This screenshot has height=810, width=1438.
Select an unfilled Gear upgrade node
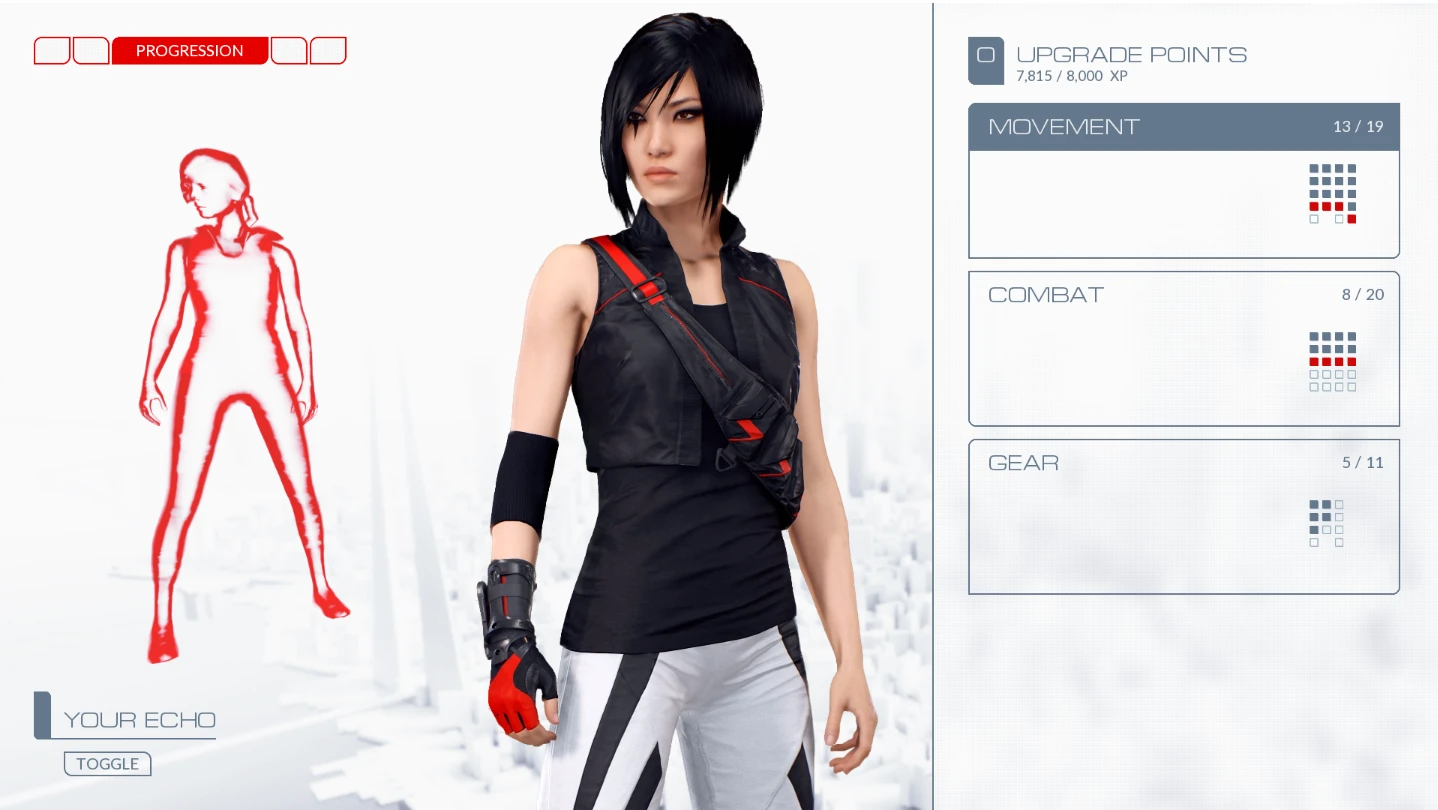pos(1339,504)
